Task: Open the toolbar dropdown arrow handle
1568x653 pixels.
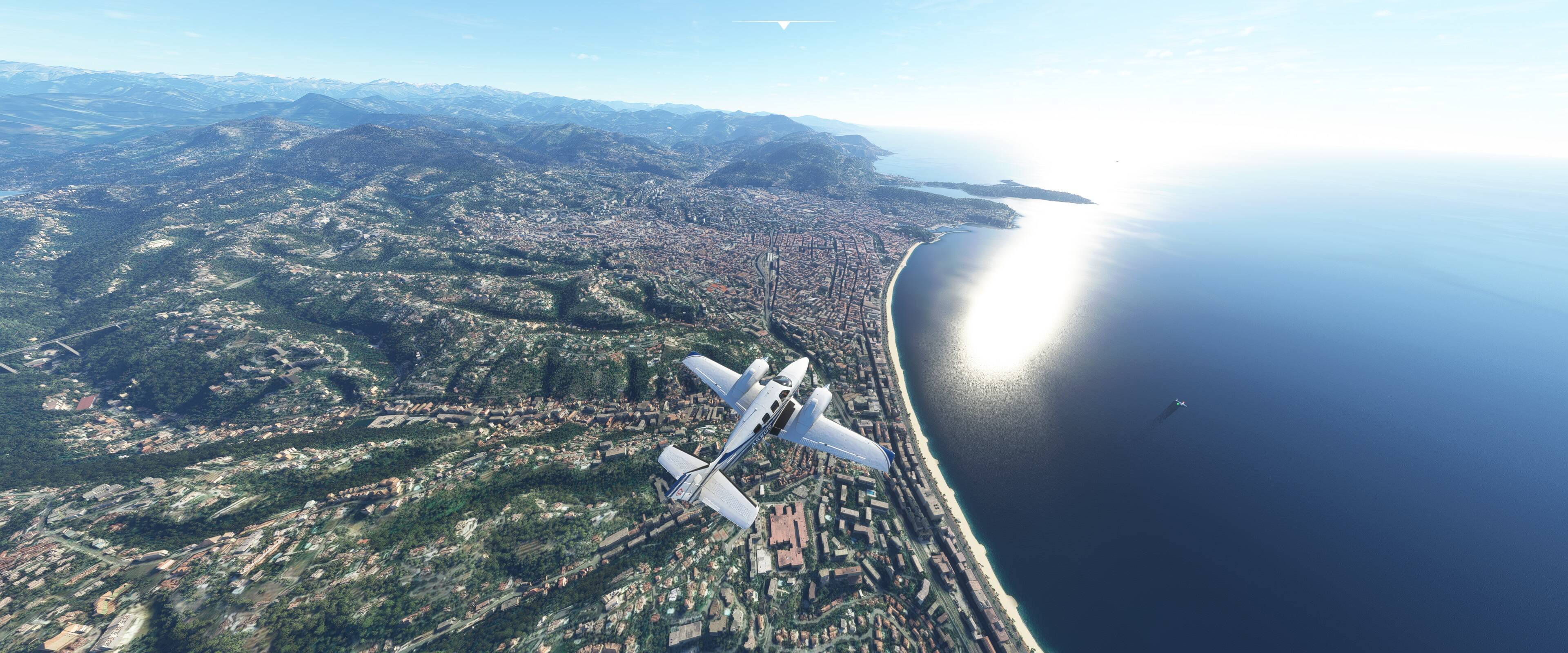Action: coord(784,25)
